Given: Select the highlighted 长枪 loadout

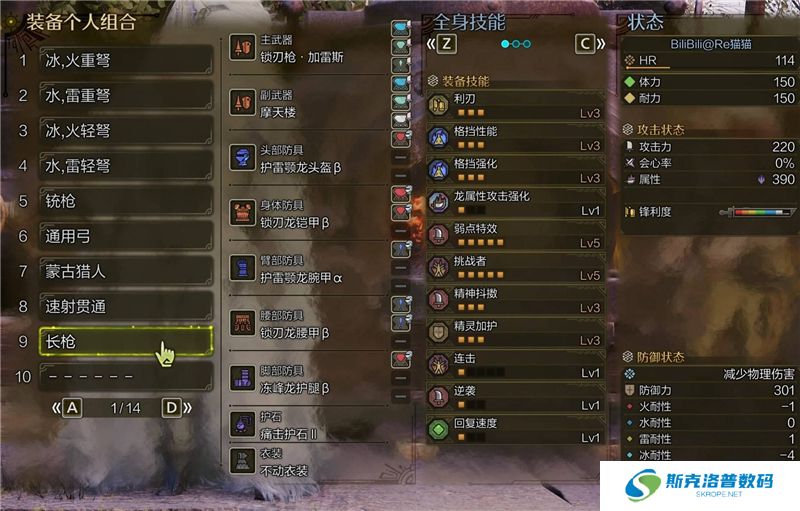Looking at the screenshot, I should tap(125, 342).
